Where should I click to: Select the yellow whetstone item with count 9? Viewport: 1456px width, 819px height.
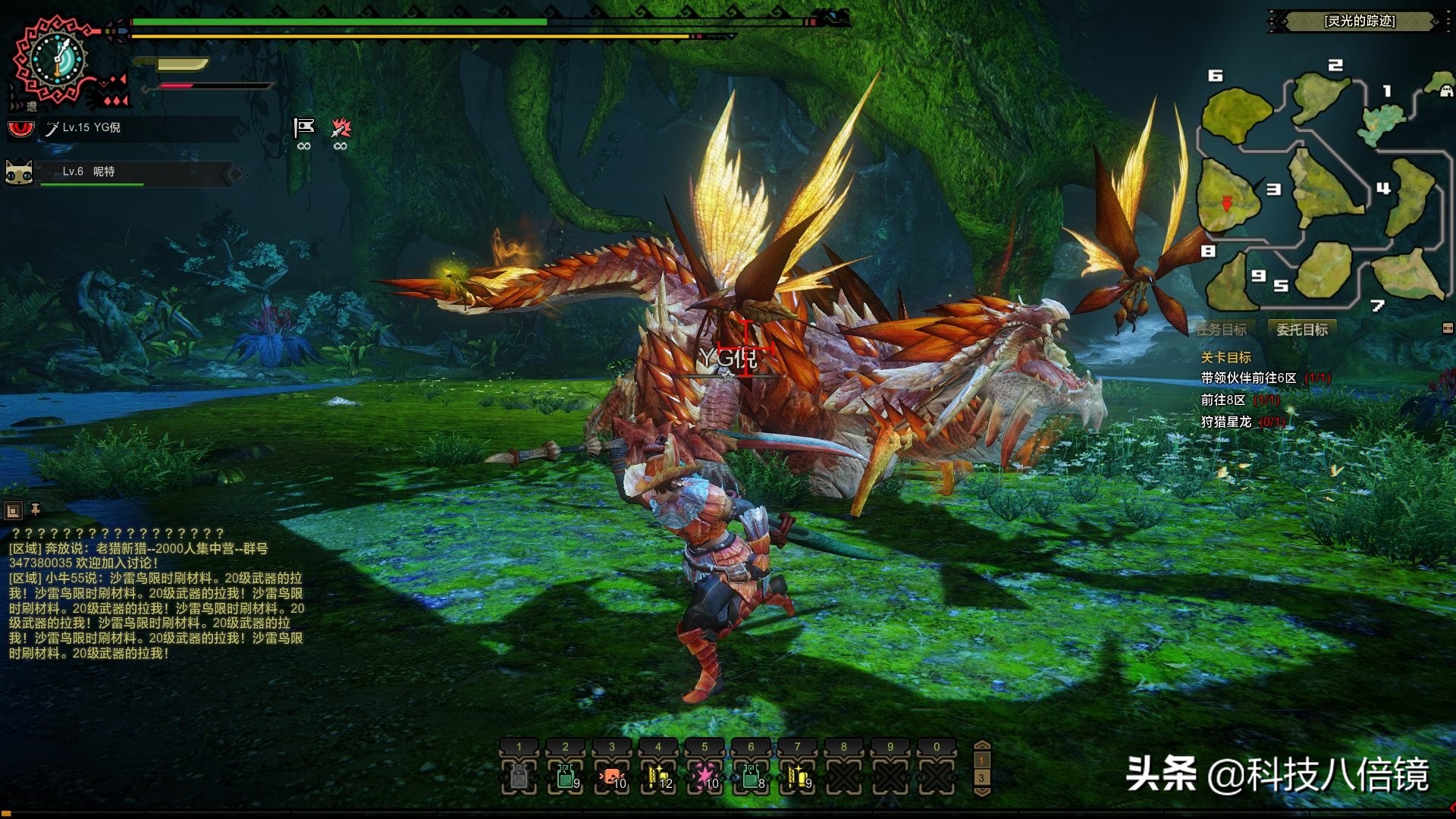[798, 777]
